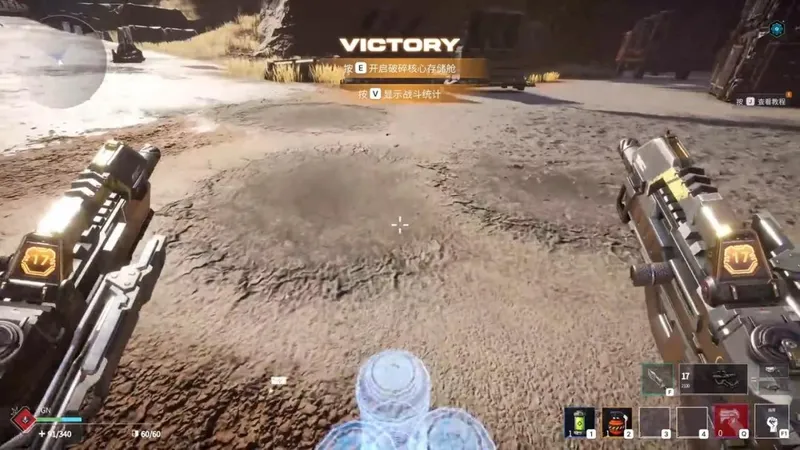The image size is (800, 450).
Task: Click the blue hexagon icon
Action: pos(777,30)
